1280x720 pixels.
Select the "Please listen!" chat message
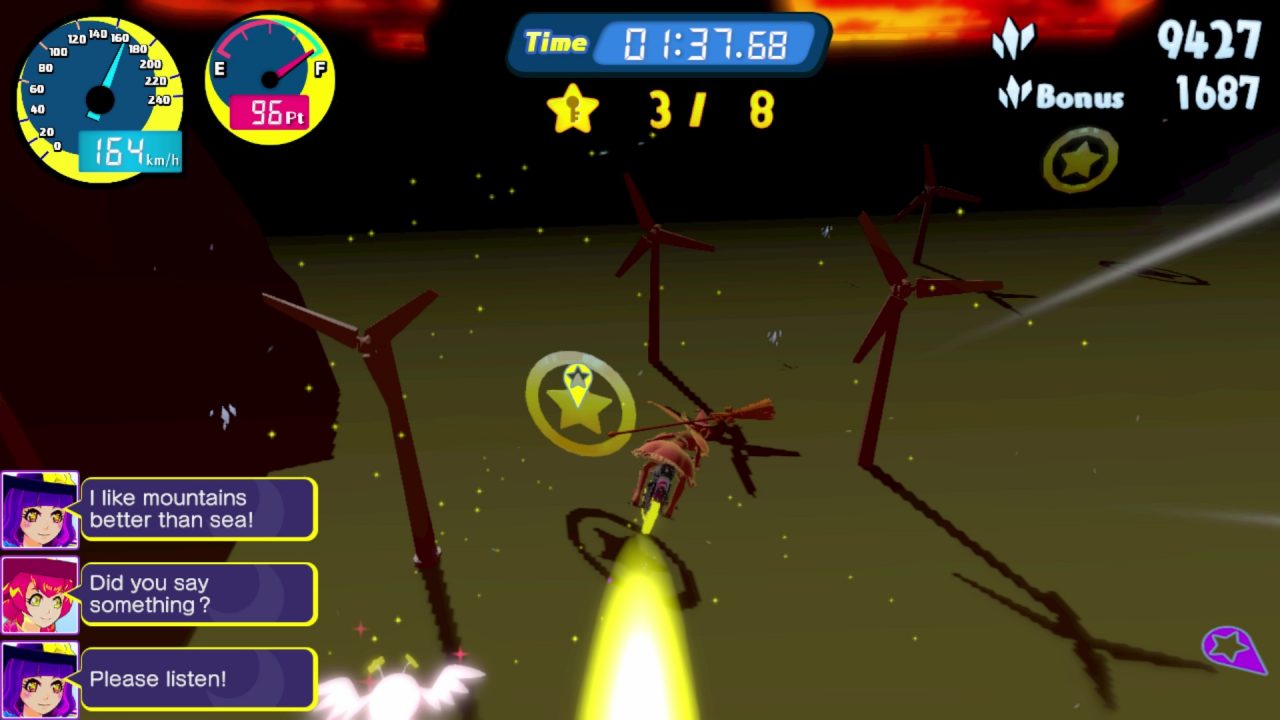[x=198, y=679]
